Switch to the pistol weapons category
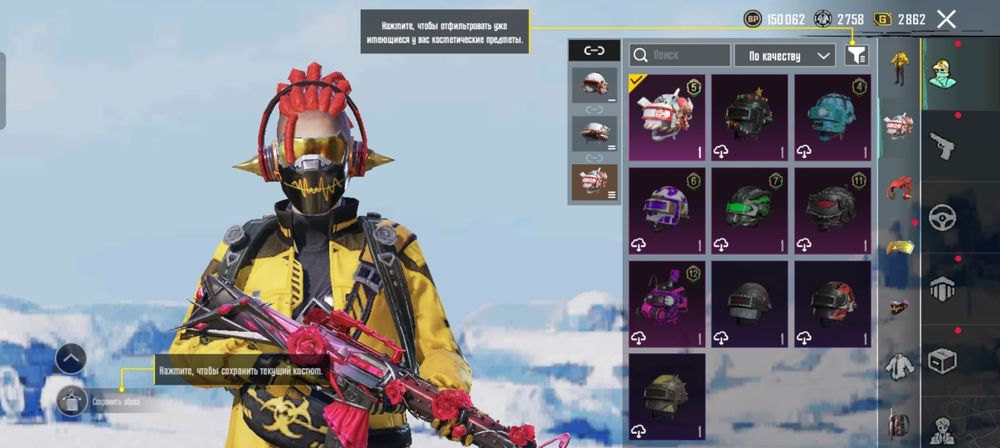 tap(943, 145)
